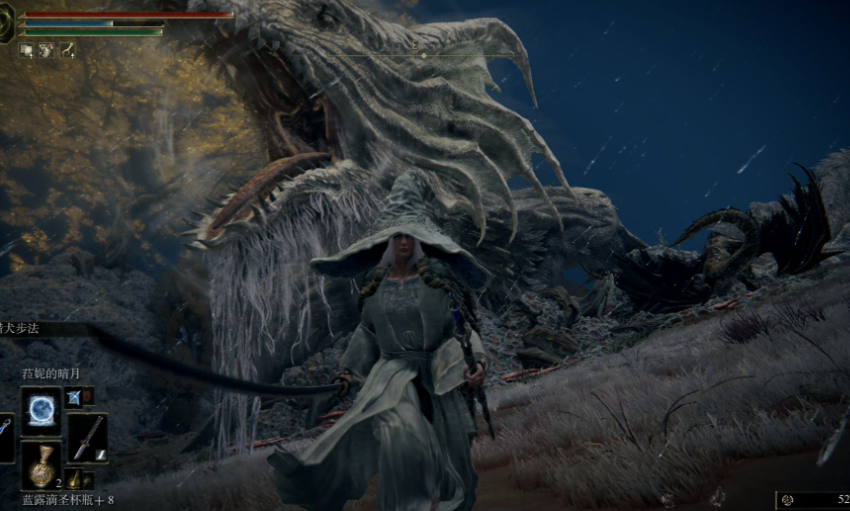
Task: Click the golden claw buff status icon
Action: (68, 50)
